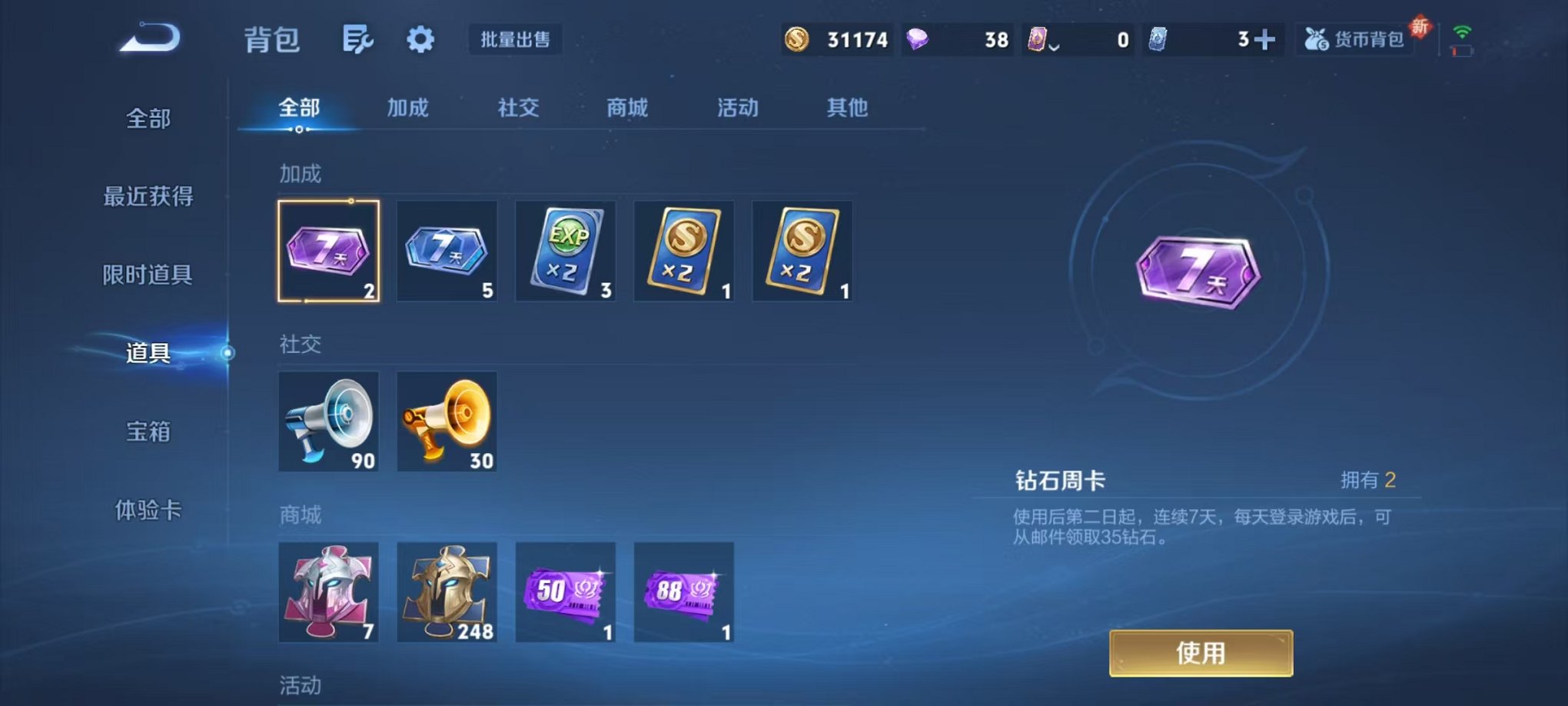The width and height of the screenshot is (1568, 706).
Task: Select the blue 7-day card item
Action: [447, 251]
